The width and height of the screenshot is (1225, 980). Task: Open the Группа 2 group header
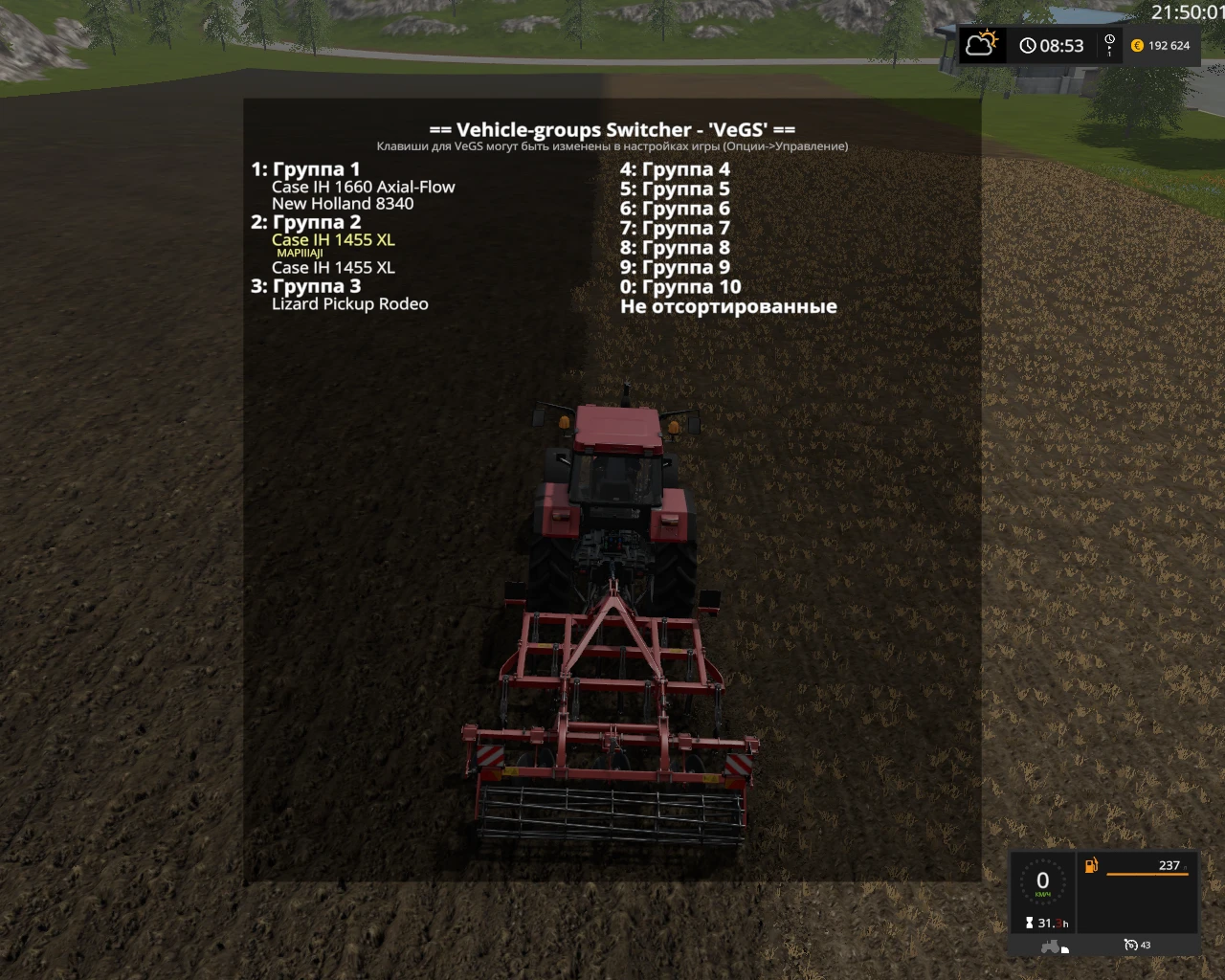(x=305, y=222)
